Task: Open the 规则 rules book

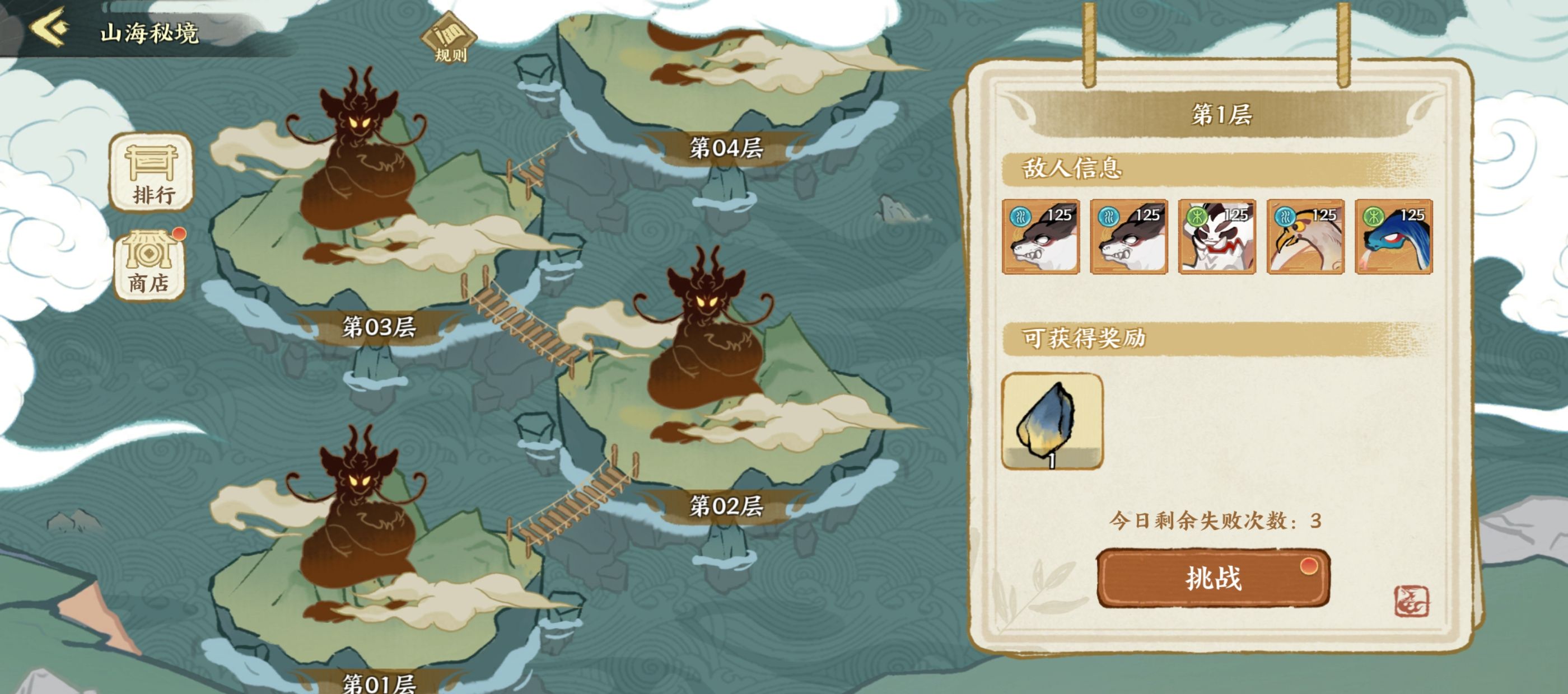Action: (449, 37)
